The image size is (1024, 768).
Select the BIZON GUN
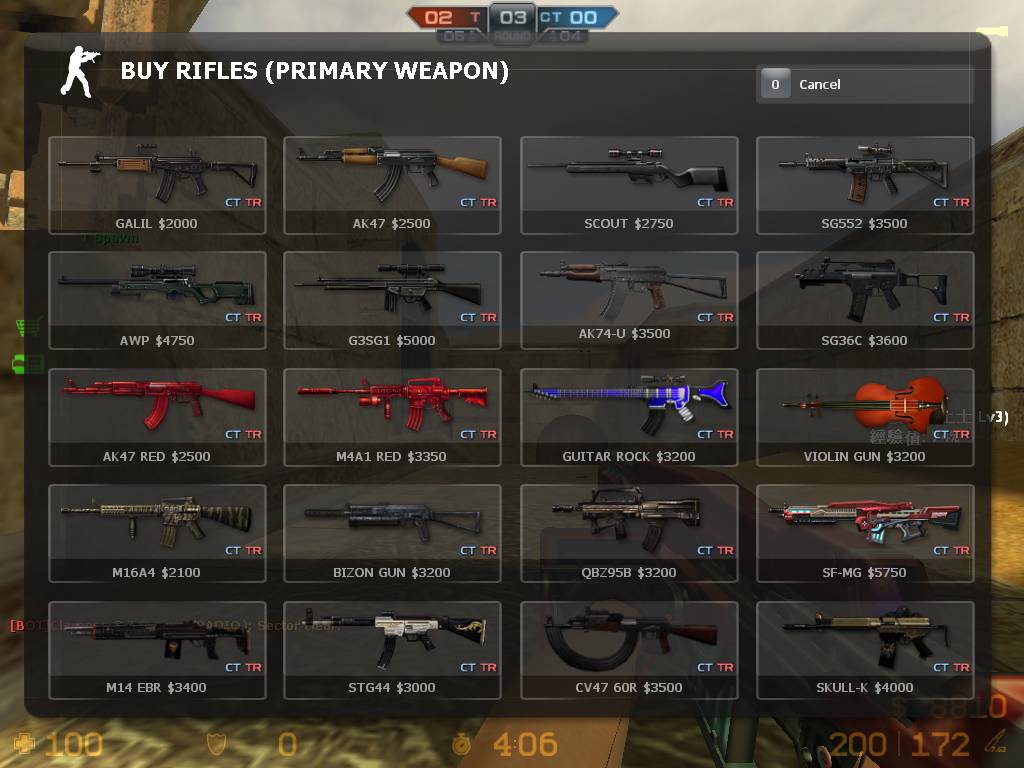(x=392, y=533)
